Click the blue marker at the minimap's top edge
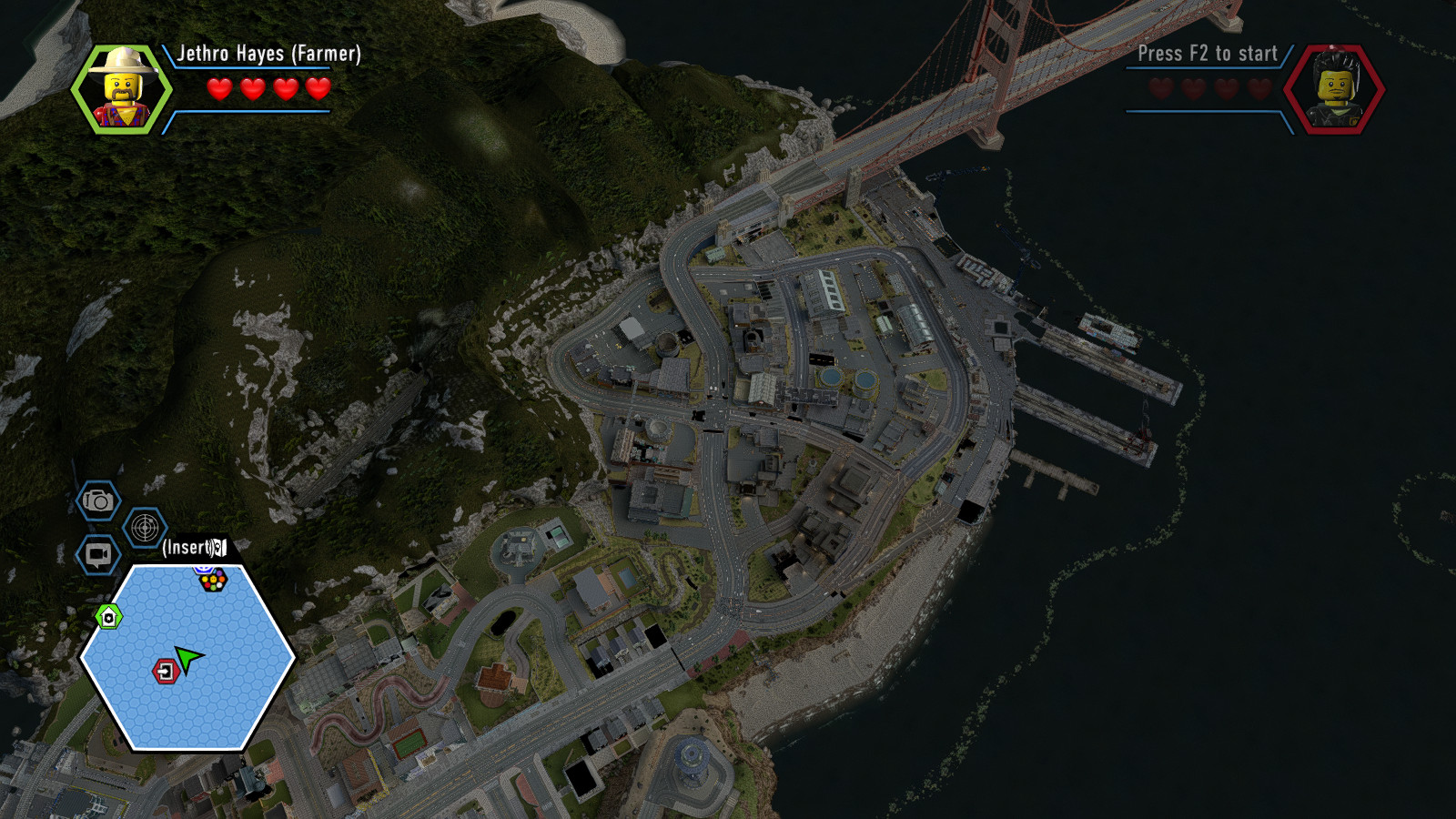The height and width of the screenshot is (819, 1456). (x=204, y=570)
